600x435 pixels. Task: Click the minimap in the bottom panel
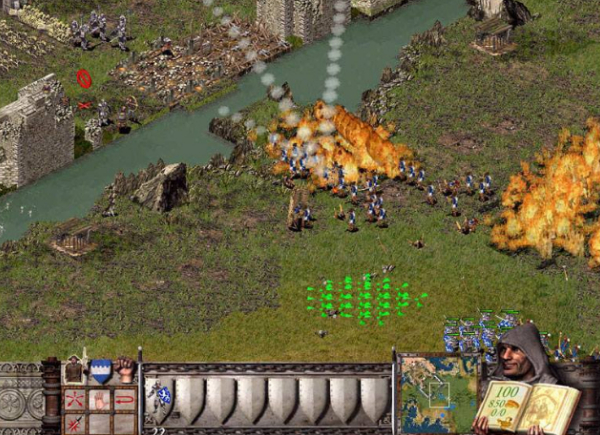[x=438, y=393]
